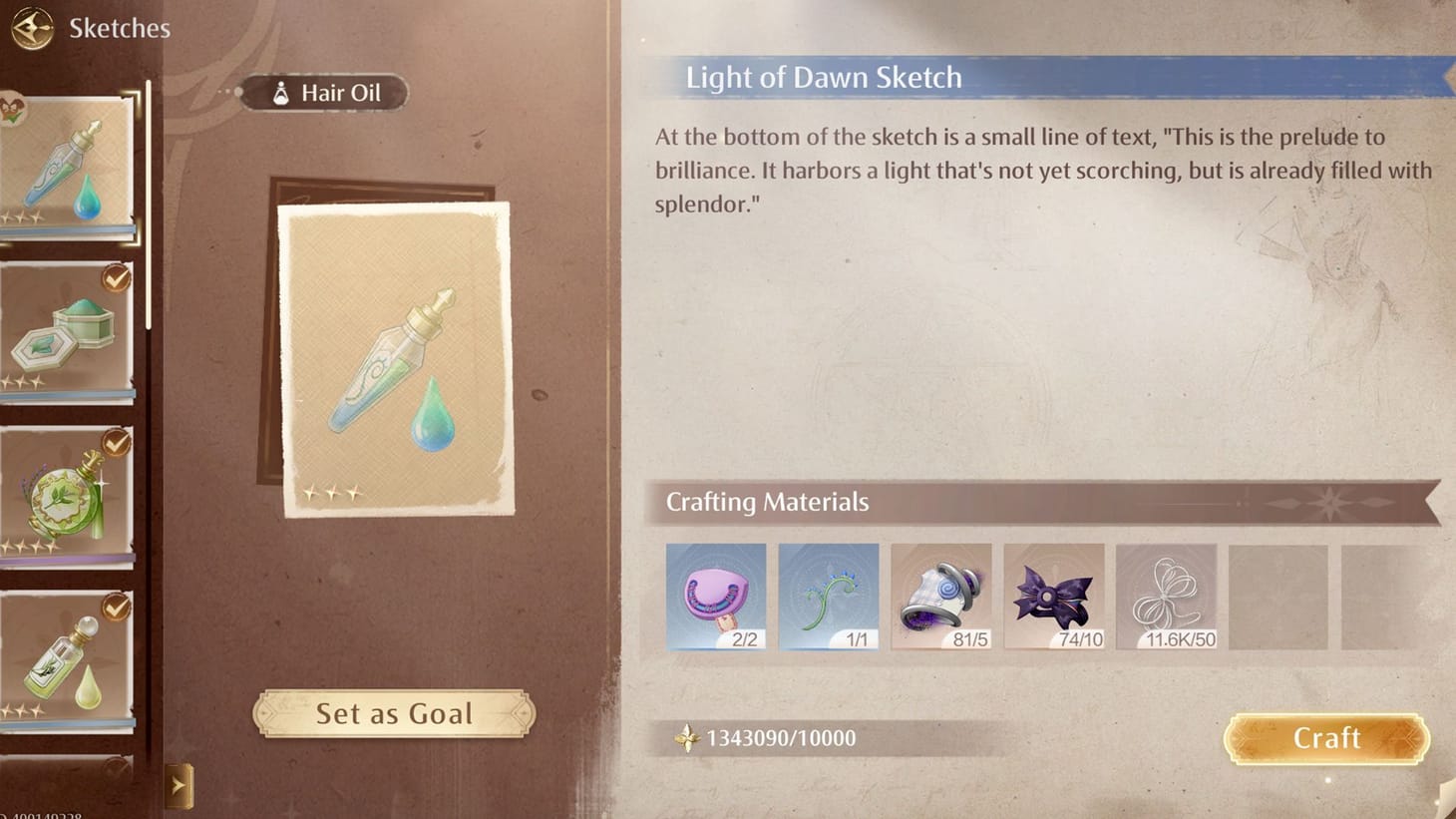
Task: Toggle the checkmark on the powder box sketch
Action: (118, 277)
